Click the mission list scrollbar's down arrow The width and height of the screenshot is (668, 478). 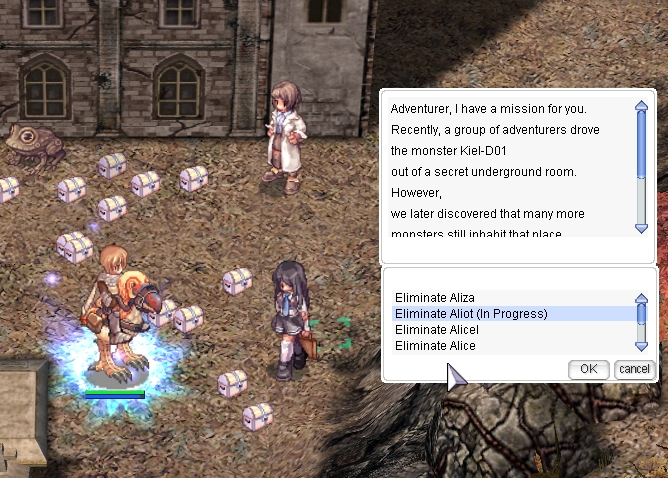[642, 345]
